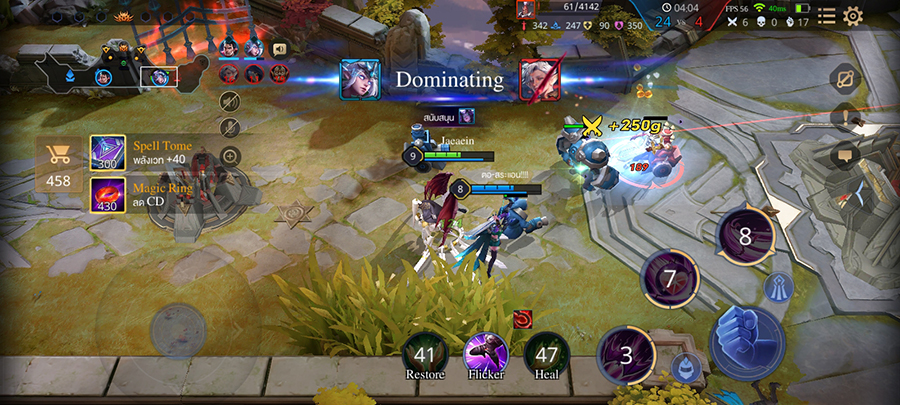
Task: Activate the Heal spell
Action: [x=546, y=353]
